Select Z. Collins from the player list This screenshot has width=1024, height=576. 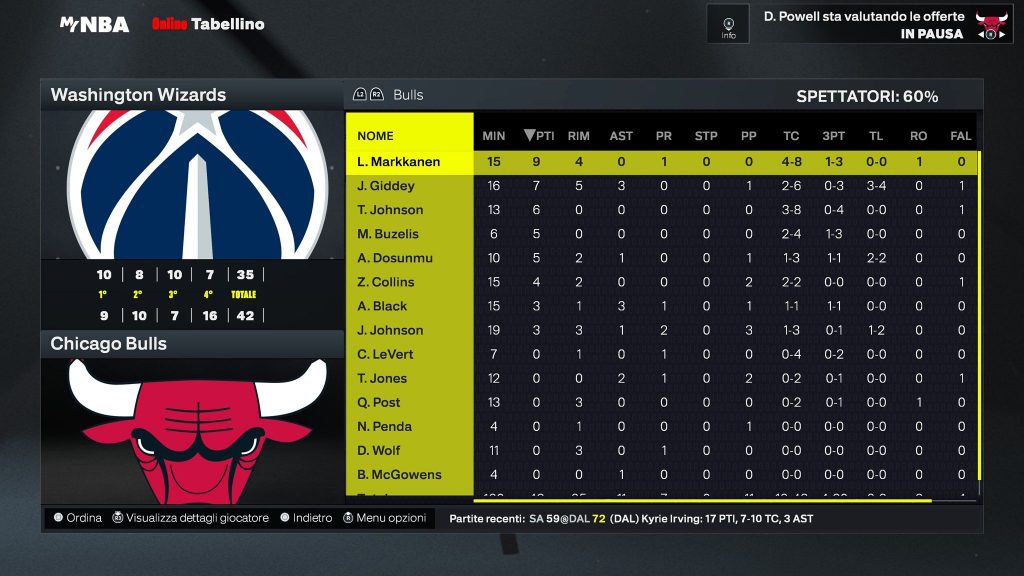[385, 282]
